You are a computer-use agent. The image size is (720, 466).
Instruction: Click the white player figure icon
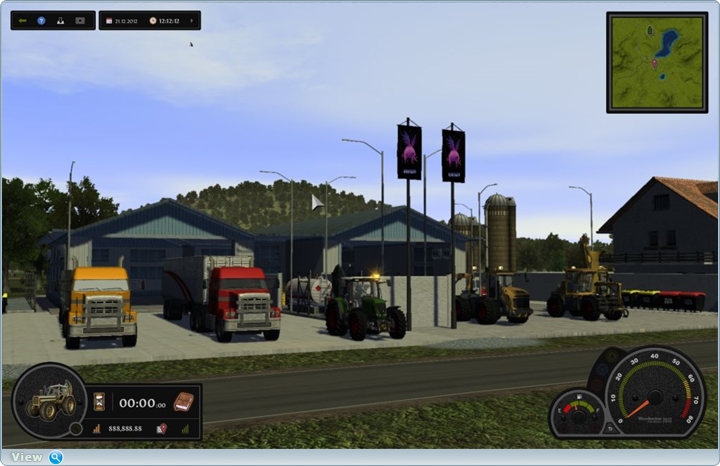(60, 20)
